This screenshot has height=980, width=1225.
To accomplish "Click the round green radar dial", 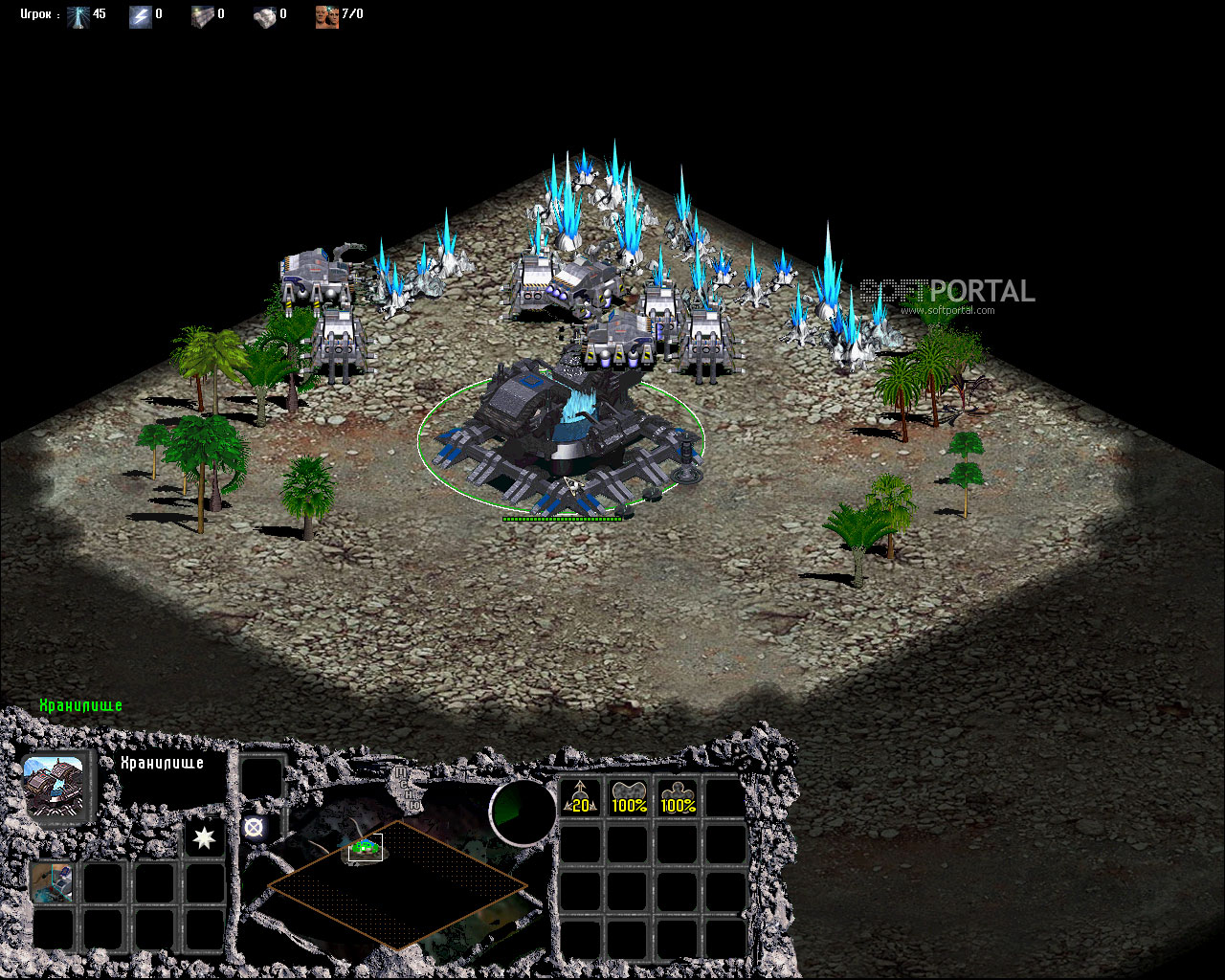I will pos(523,812).
